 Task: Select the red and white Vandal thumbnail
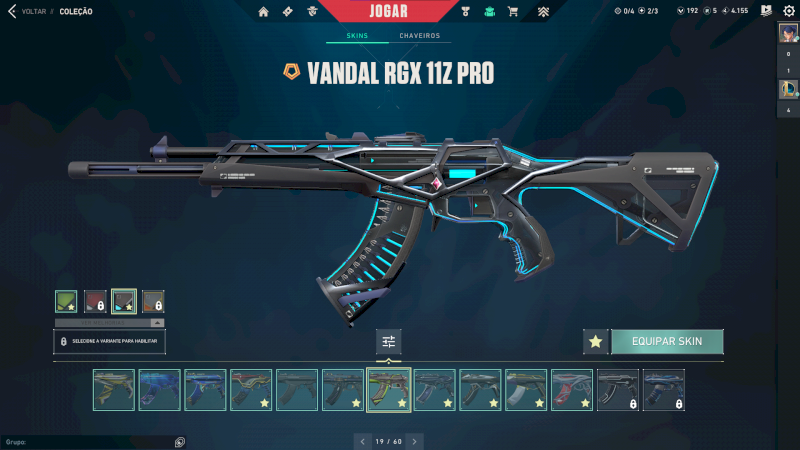point(572,390)
